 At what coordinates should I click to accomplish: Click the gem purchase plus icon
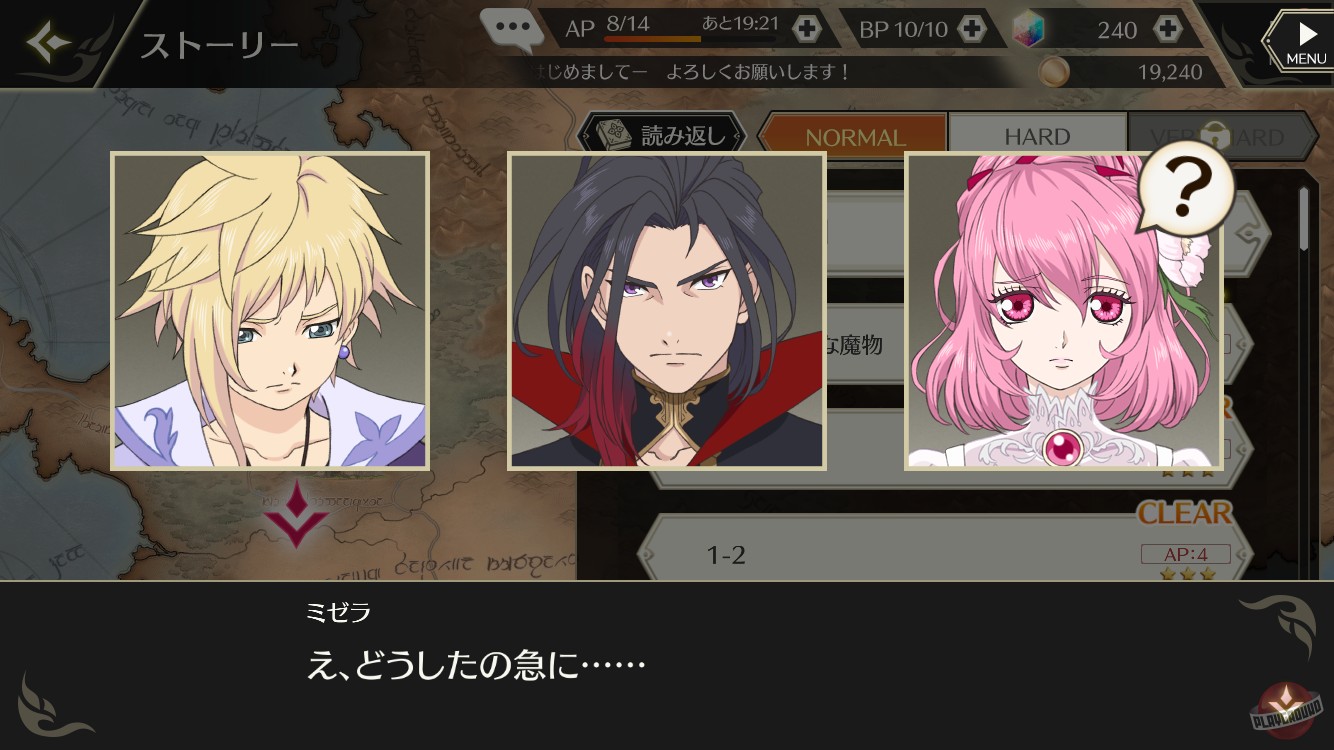[x=1169, y=29]
